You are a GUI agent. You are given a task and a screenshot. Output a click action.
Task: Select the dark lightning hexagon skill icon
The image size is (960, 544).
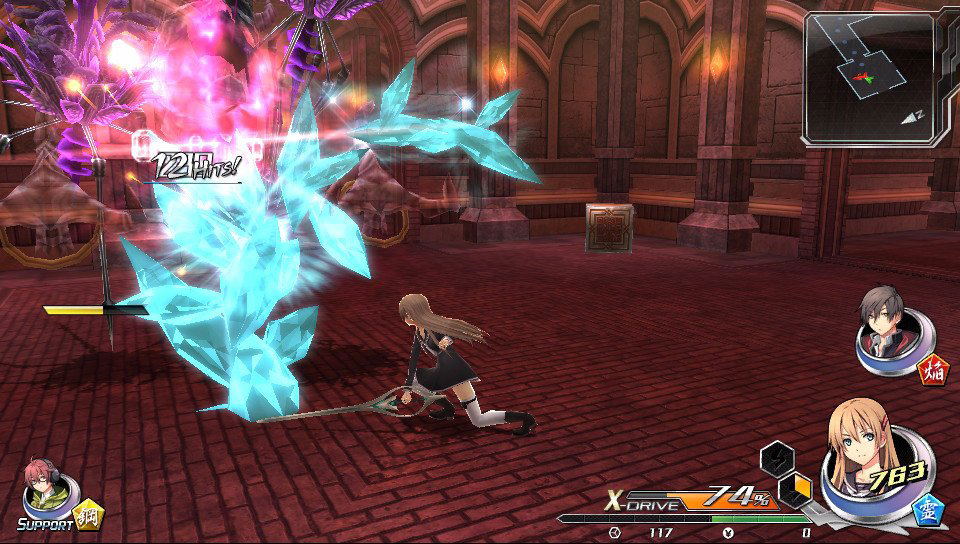tap(777, 458)
